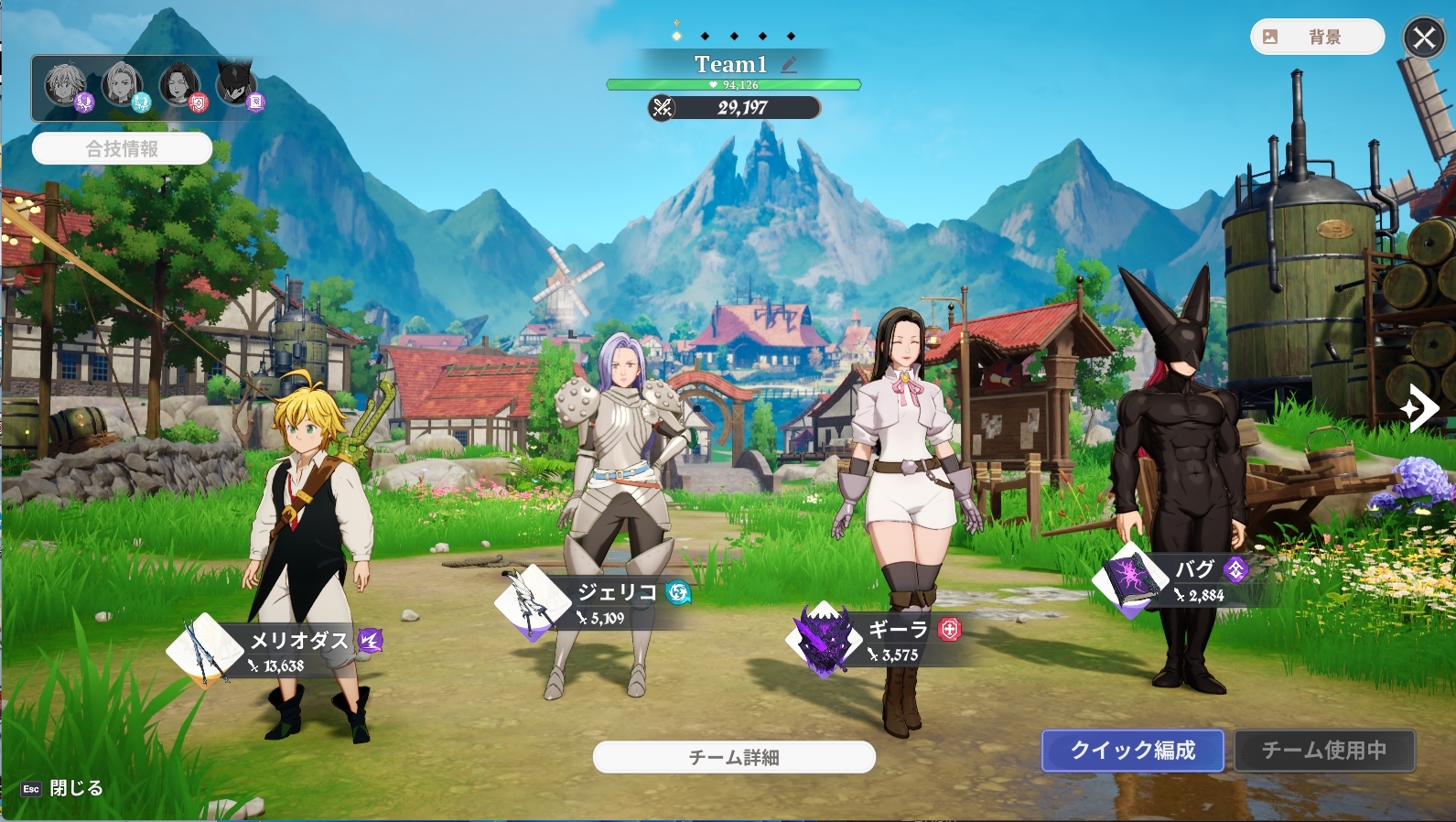Select メリオダス weapon slot

click(203, 649)
